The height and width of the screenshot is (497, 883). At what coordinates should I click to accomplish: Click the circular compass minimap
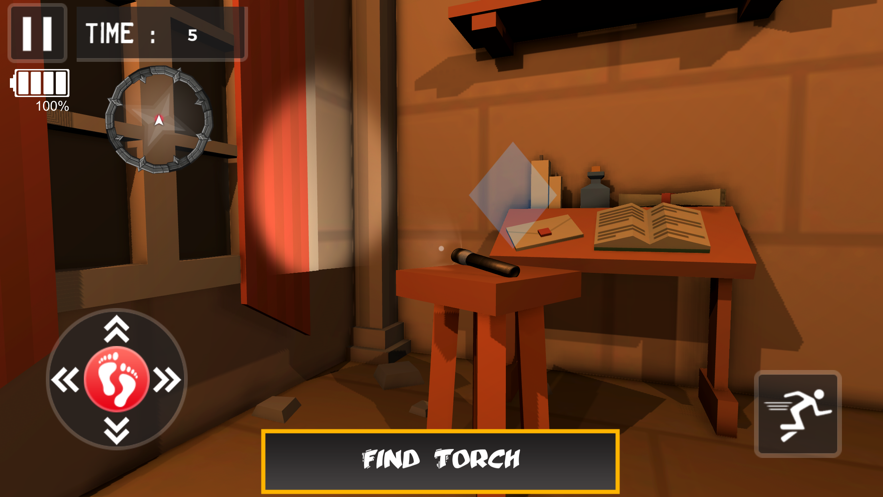(x=159, y=119)
